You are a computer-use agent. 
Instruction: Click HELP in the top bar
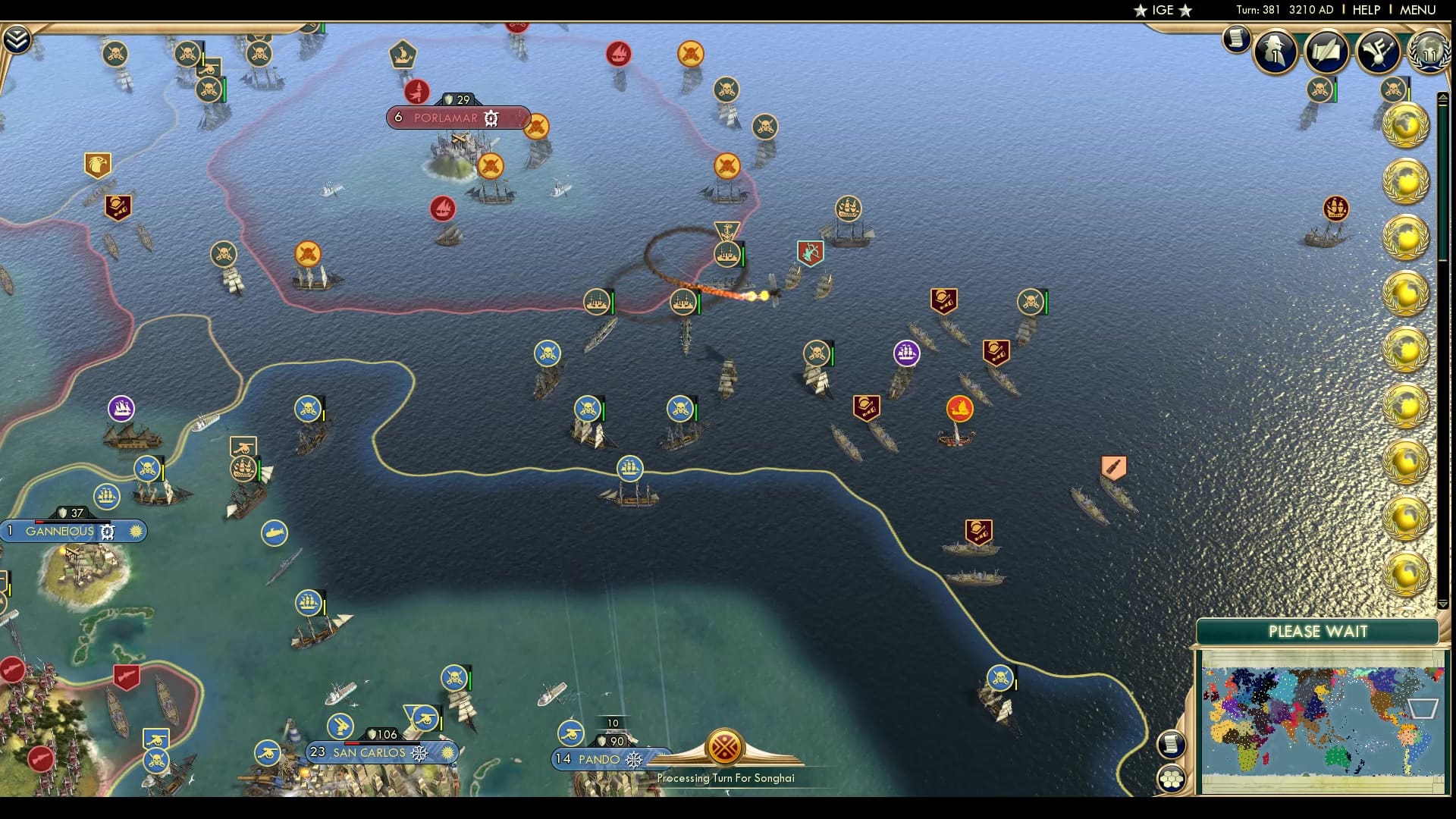coord(1366,10)
